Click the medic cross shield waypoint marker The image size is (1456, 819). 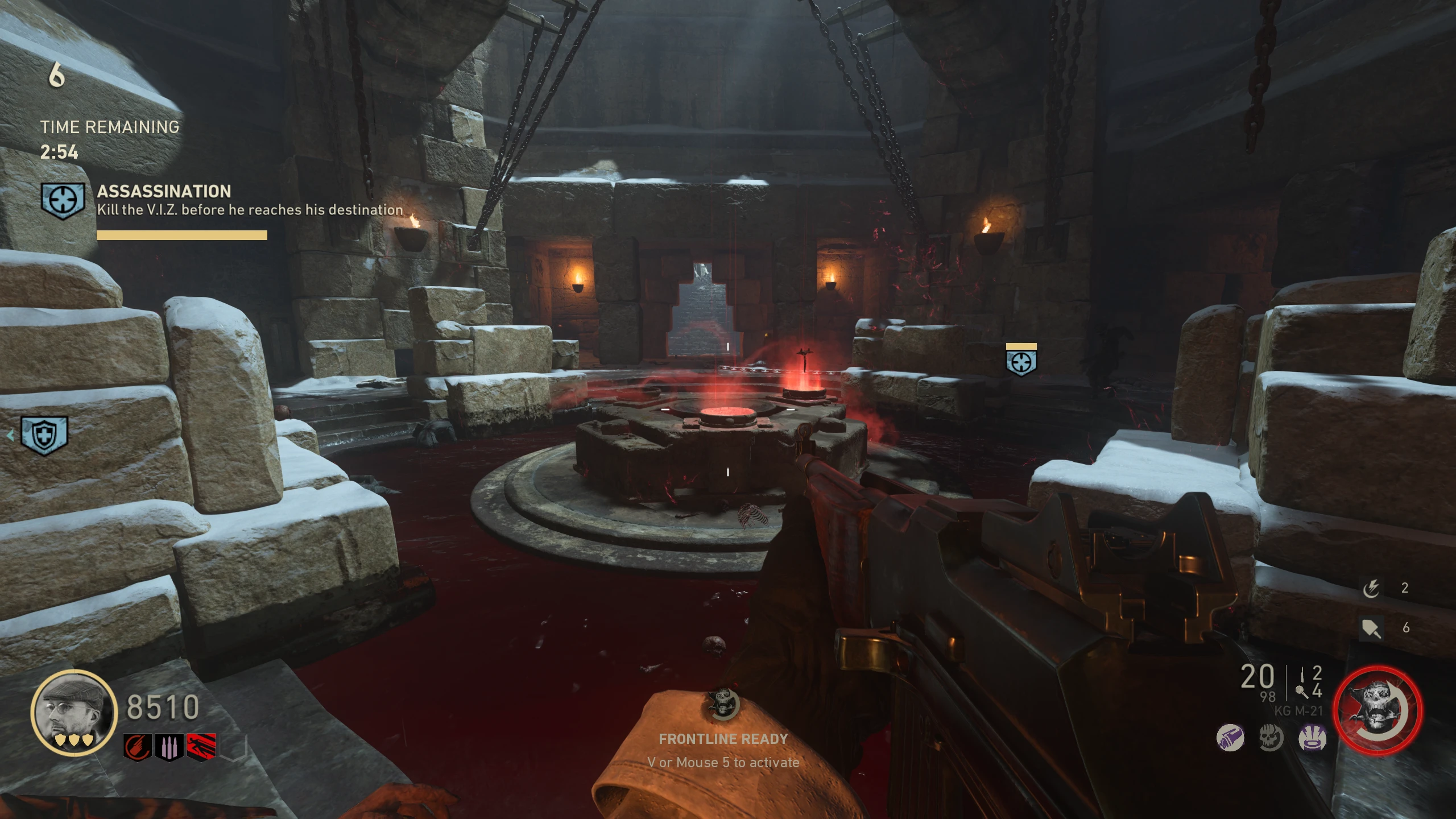click(44, 436)
